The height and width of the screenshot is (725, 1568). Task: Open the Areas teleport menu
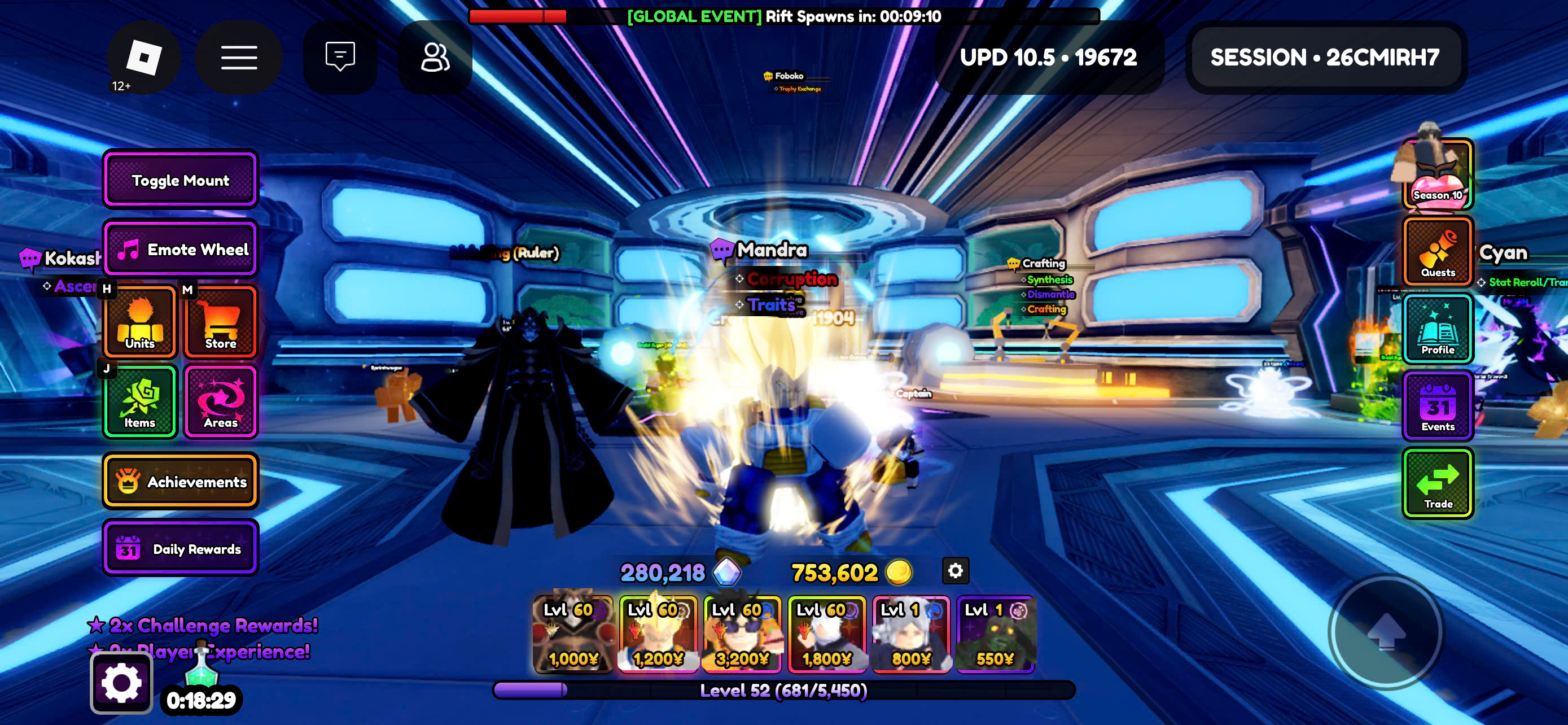tap(220, 401)
